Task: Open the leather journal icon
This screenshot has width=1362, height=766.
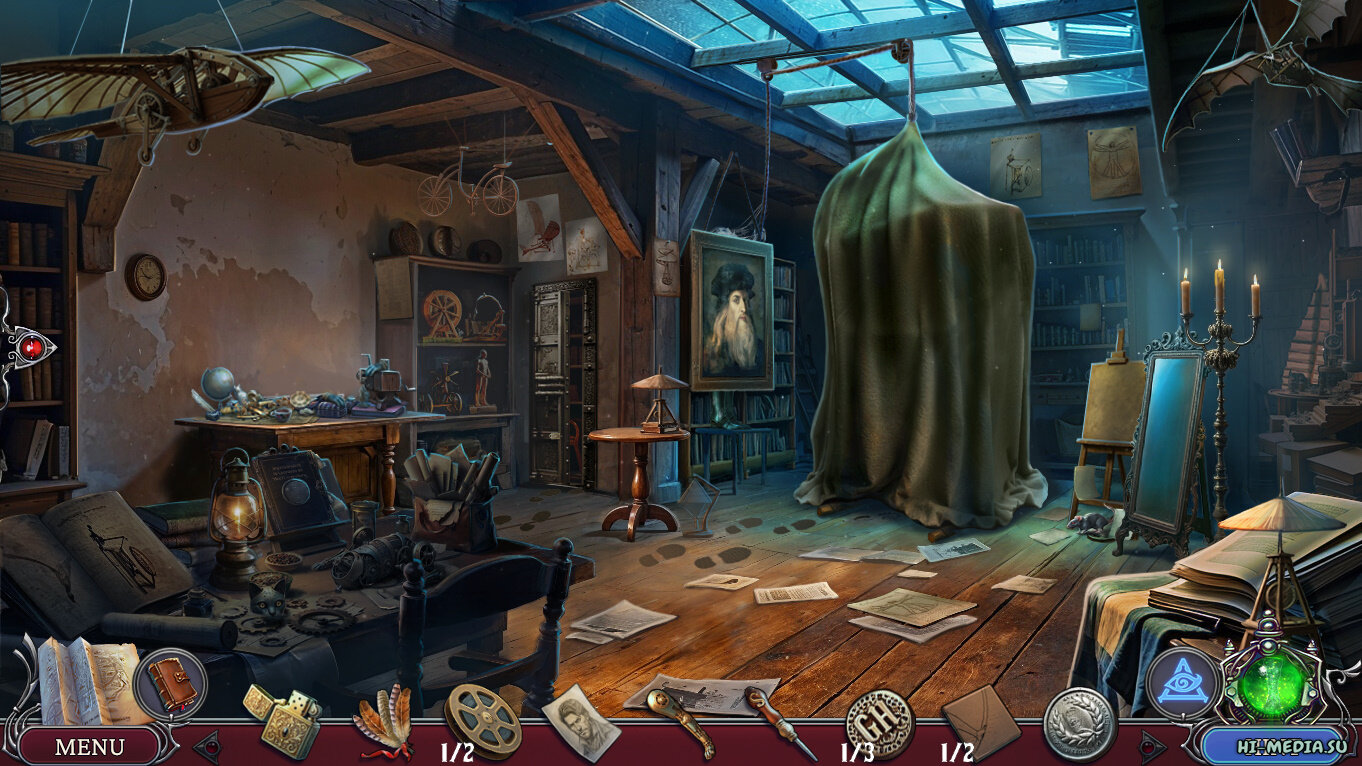Action: (x=169, y=684)
